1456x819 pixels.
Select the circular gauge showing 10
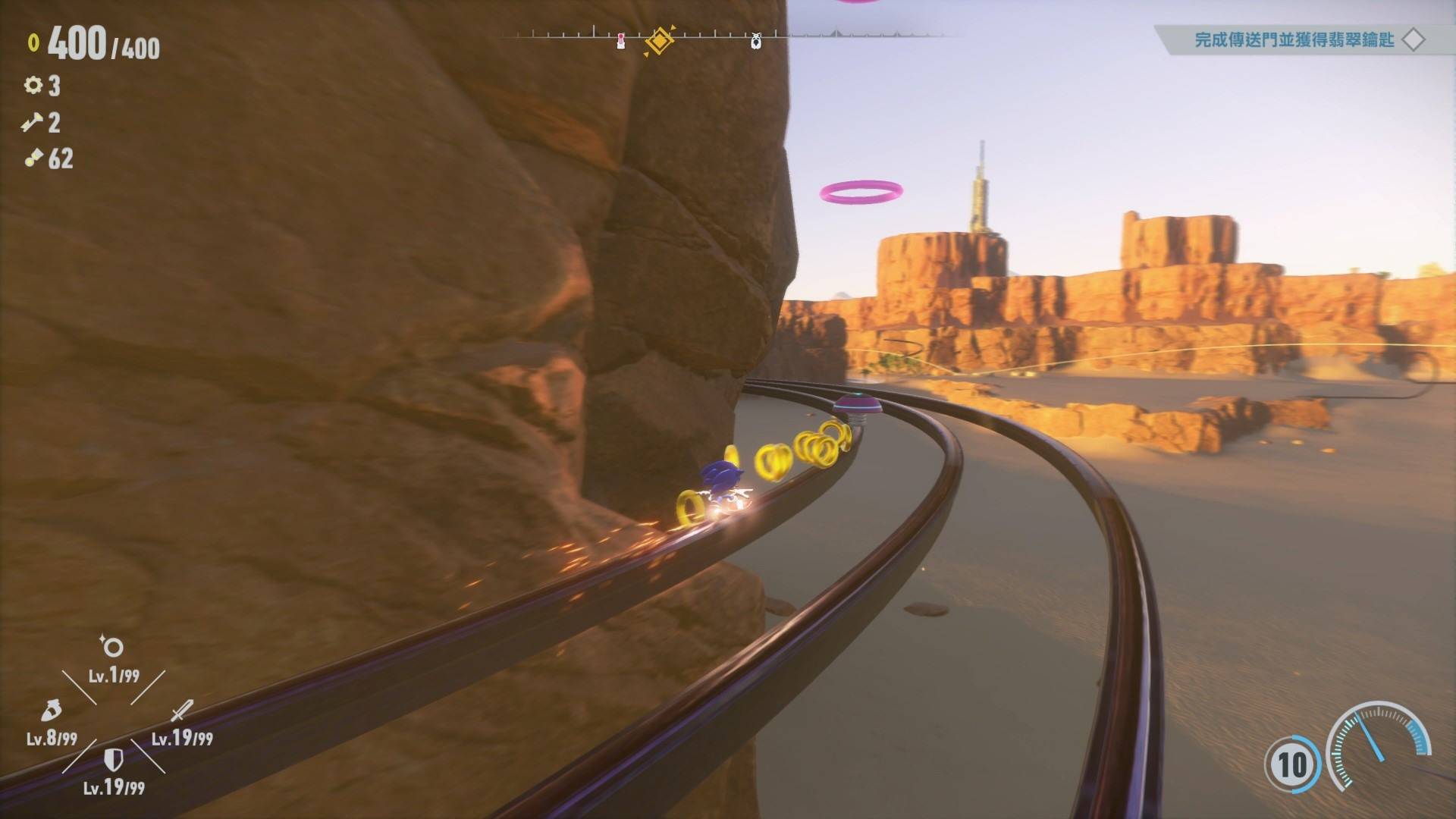pos(1292,764)
